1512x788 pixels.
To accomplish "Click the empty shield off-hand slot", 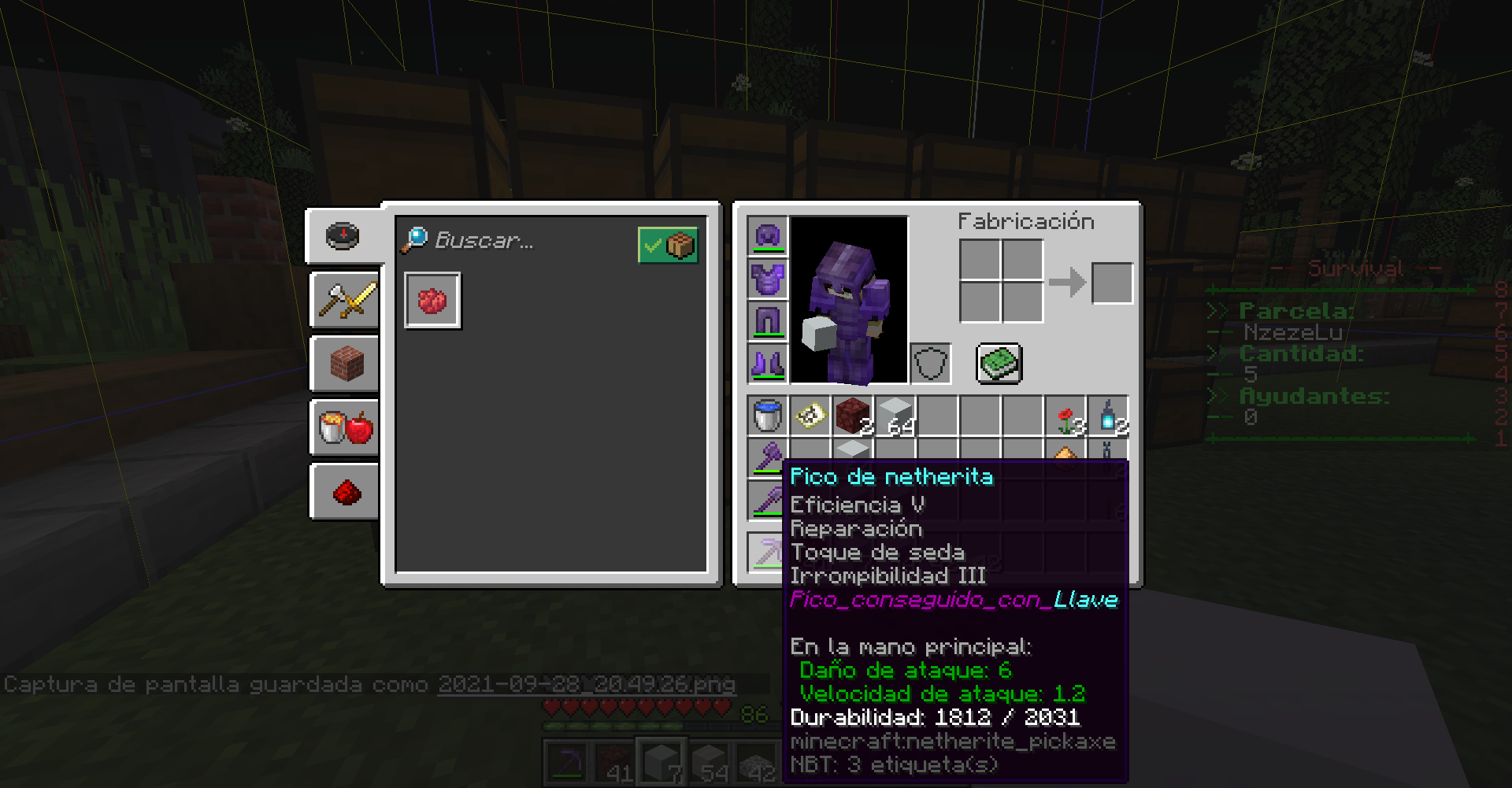I will 930,364.
